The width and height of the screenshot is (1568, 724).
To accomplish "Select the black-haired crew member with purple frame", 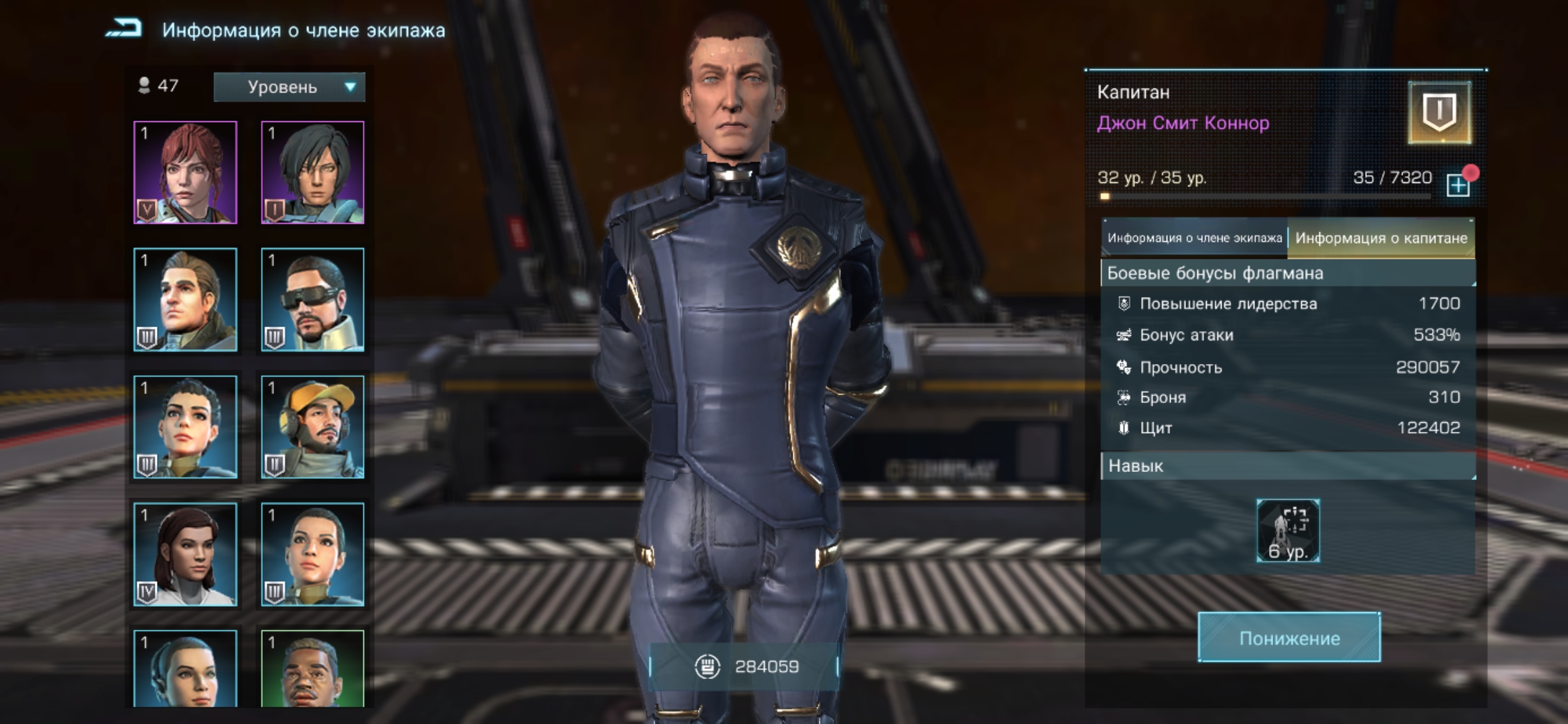I will pos(313,172).
